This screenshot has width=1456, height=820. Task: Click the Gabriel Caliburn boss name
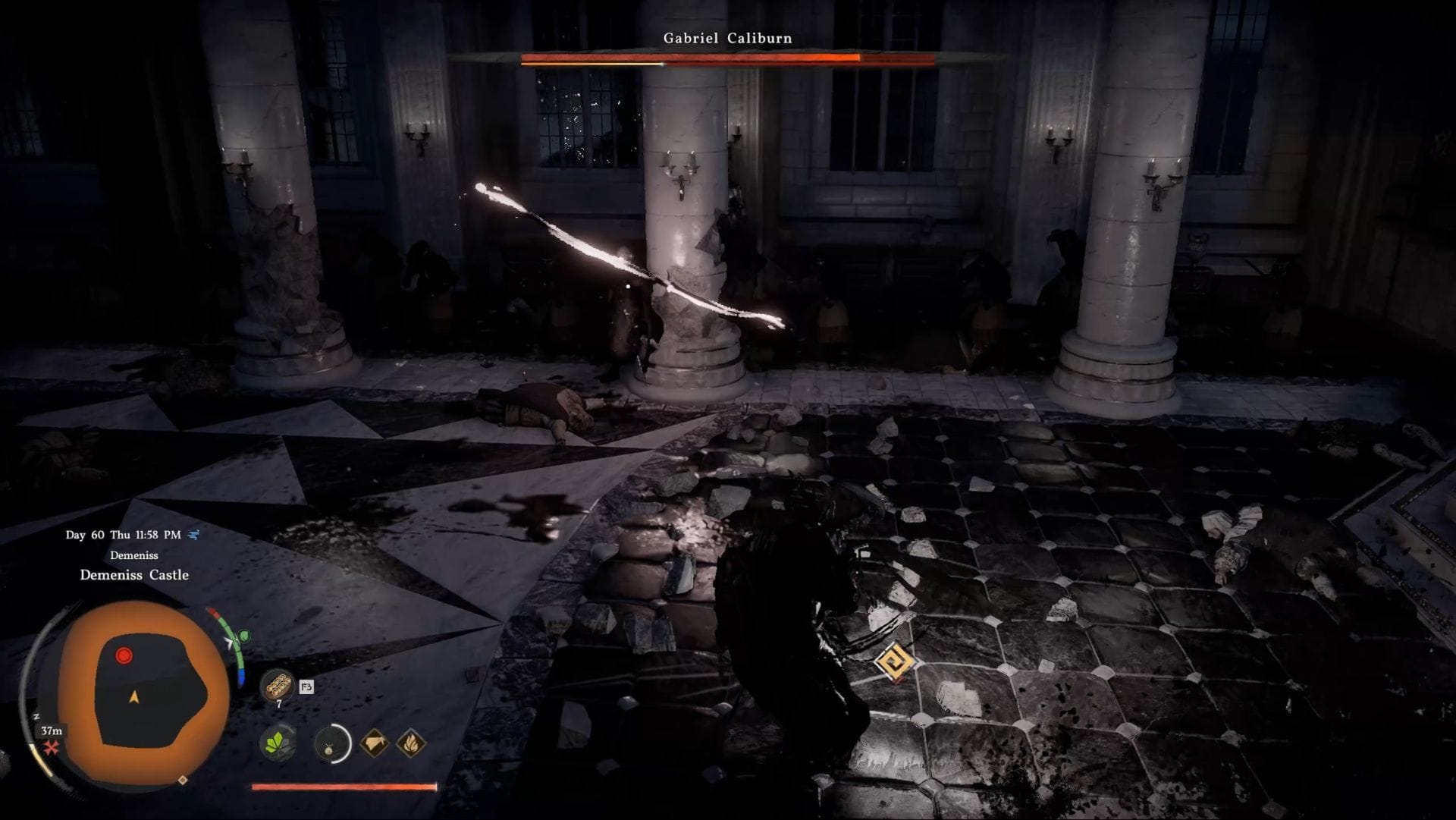726,37
